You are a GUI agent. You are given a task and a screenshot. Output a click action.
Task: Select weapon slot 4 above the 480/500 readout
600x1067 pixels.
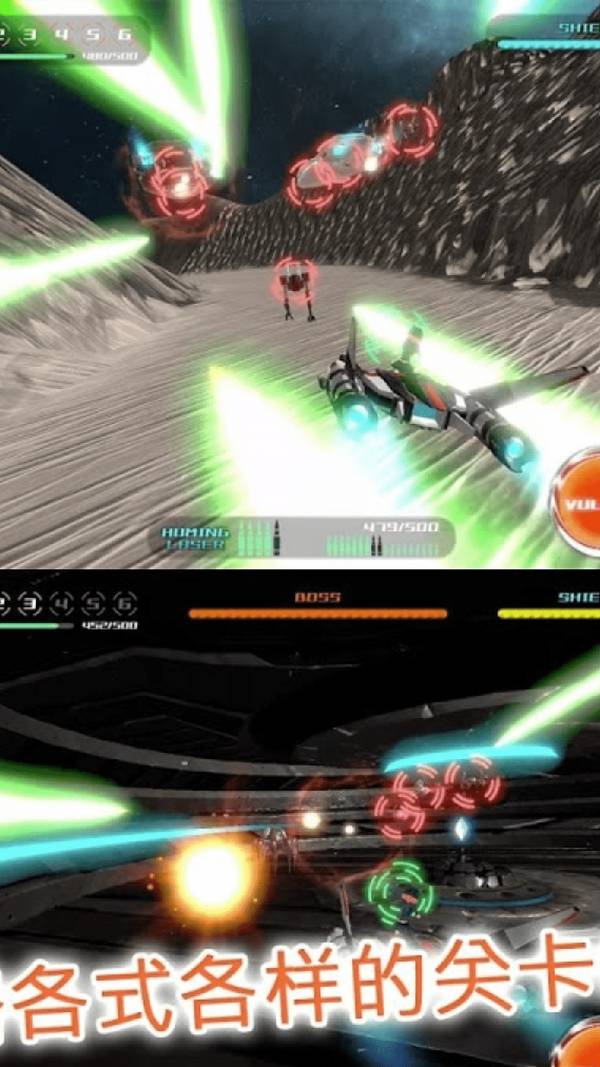[63, 35]
